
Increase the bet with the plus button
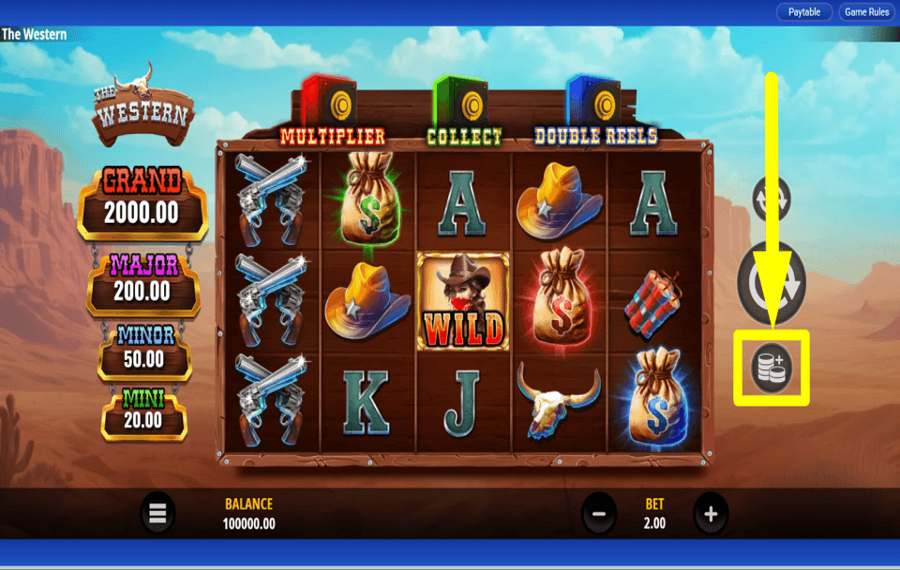coord(710,514)
